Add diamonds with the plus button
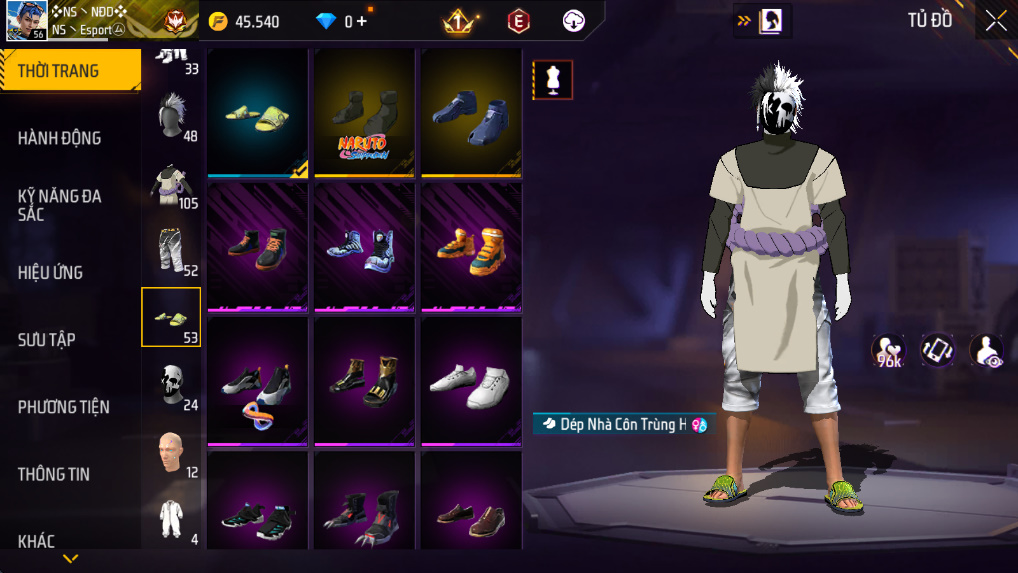 click(363, 22)
